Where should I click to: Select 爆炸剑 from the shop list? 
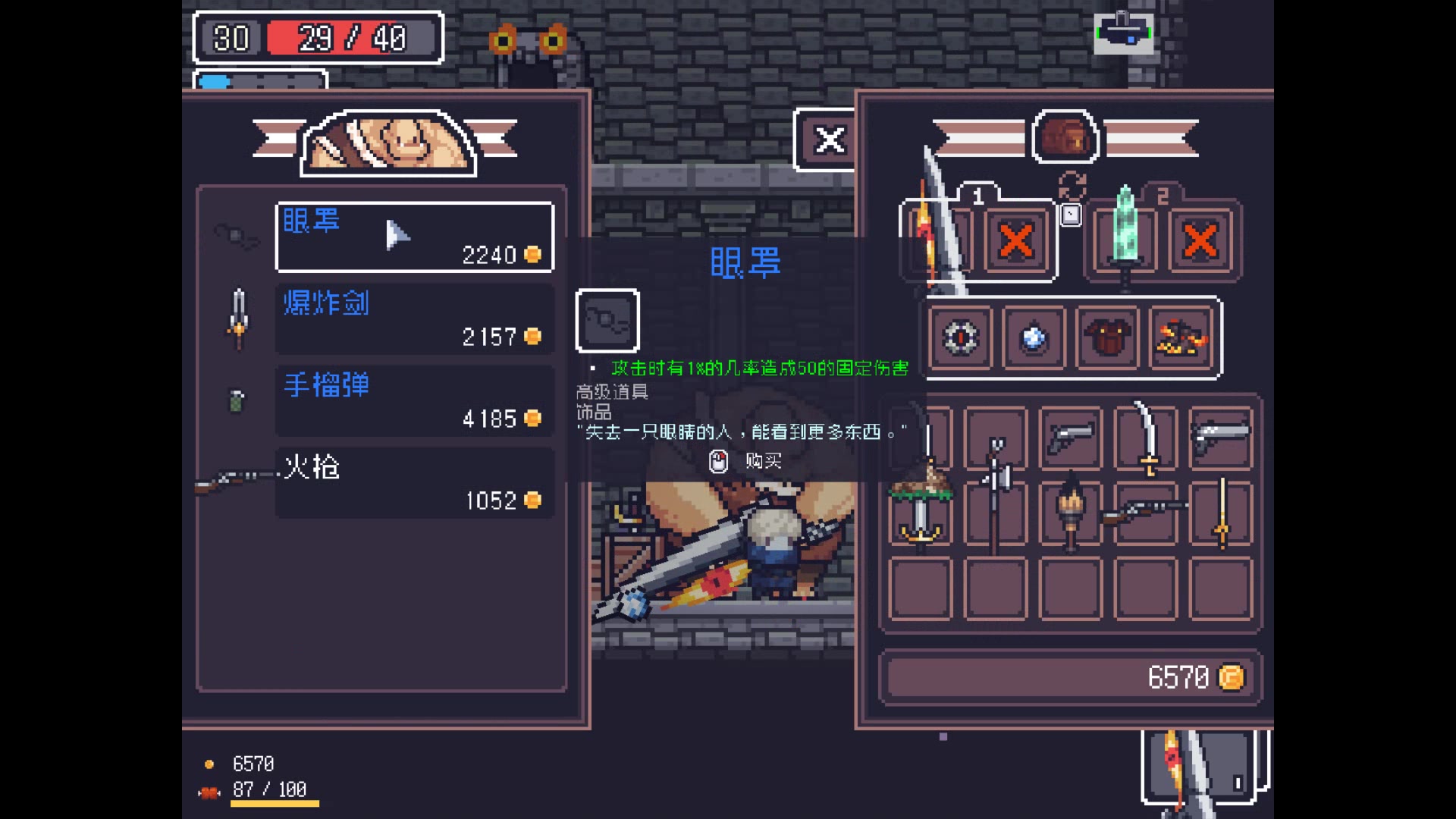413,318
